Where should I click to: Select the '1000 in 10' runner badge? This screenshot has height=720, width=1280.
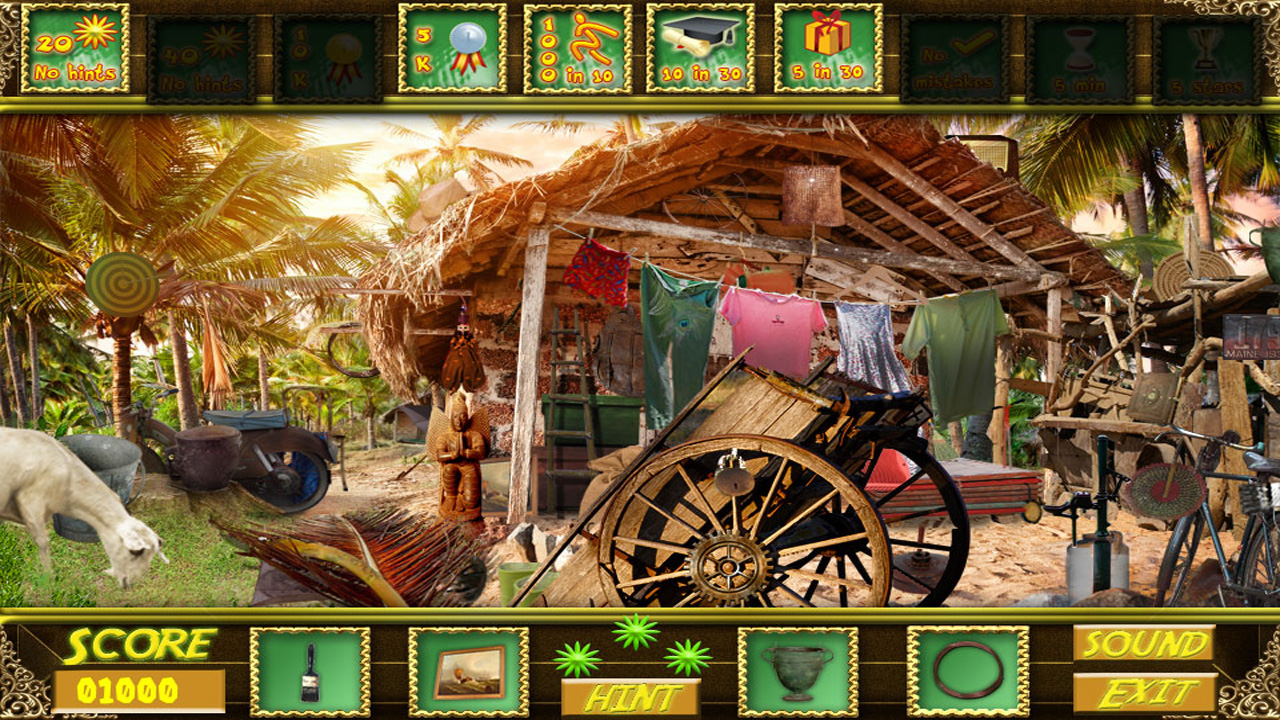click(578, 48)
